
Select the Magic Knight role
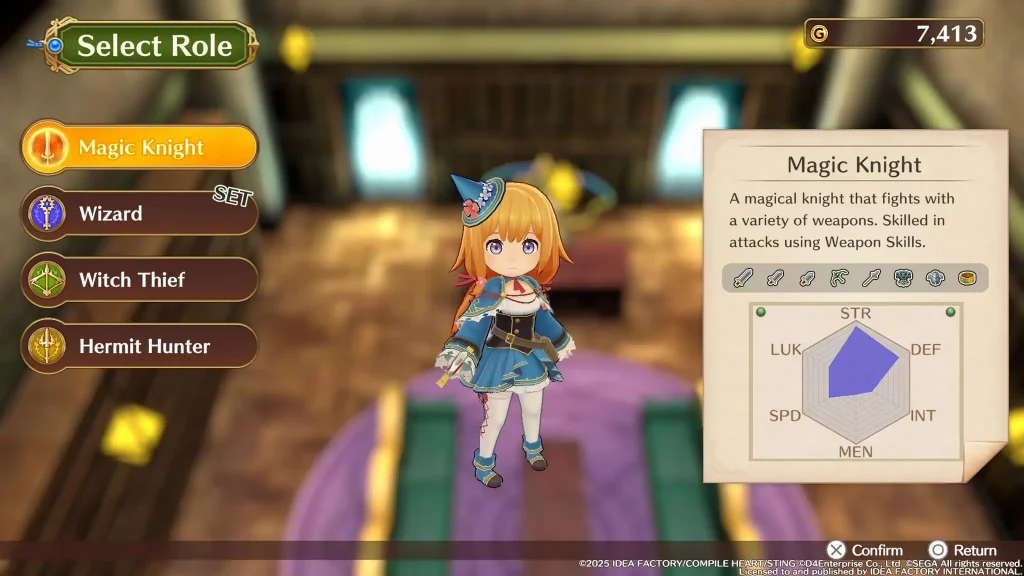tap(140, 148)
